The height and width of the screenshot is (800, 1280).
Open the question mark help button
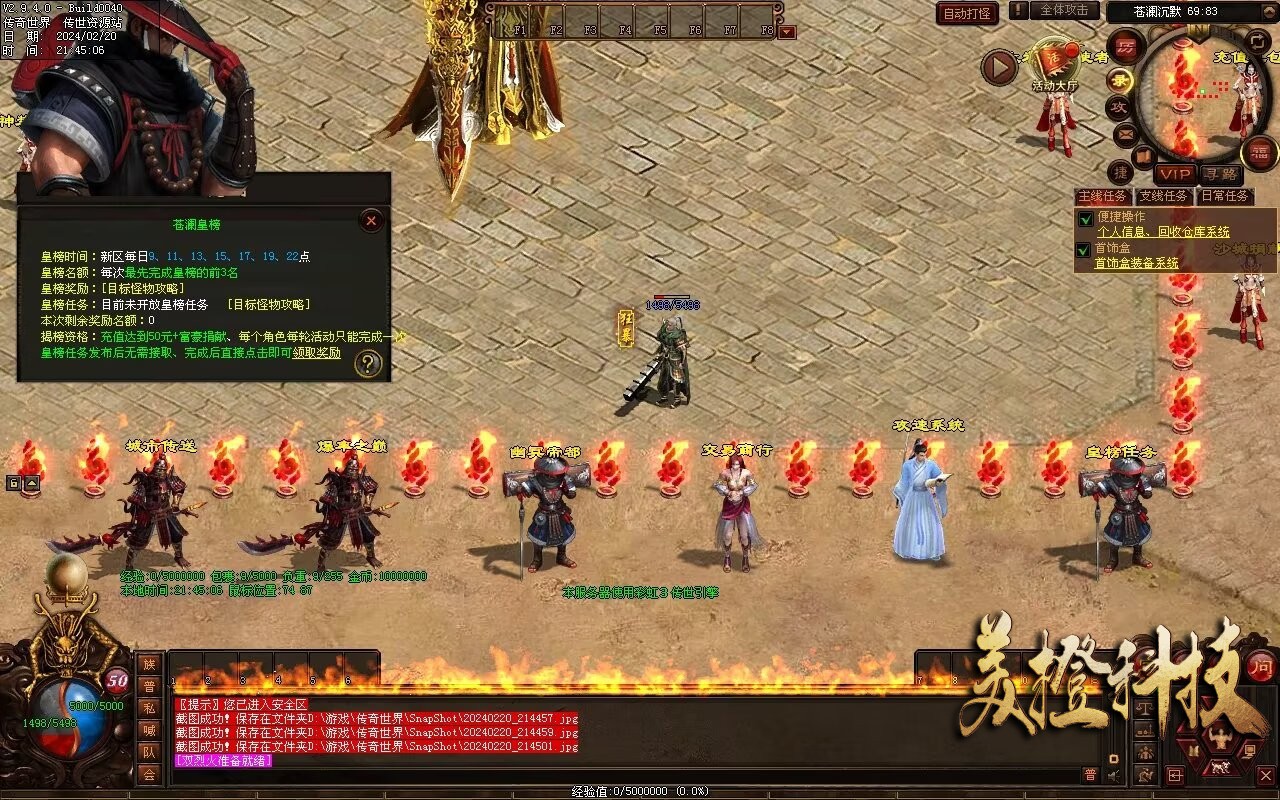point(369,364)
